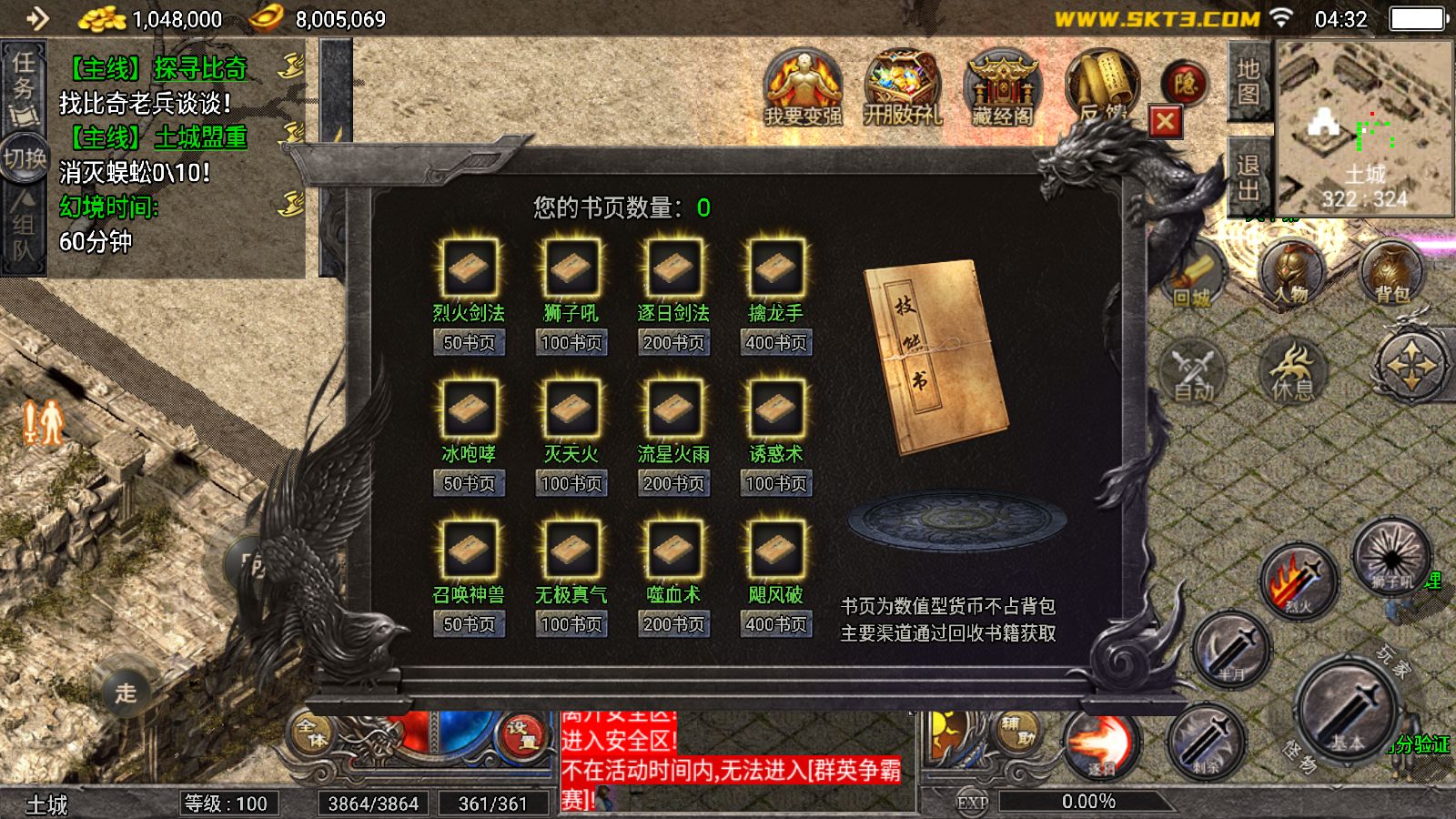
Task: Open the 我要变强 strengthening panel
Action: pos(804,88)
